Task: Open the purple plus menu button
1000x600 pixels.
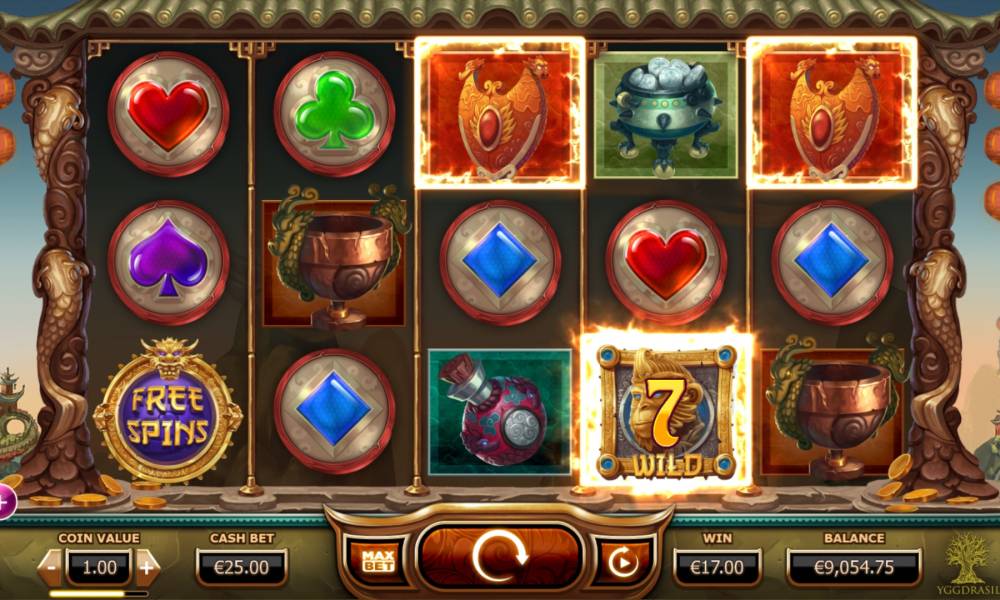Action: tap(4, 502)
